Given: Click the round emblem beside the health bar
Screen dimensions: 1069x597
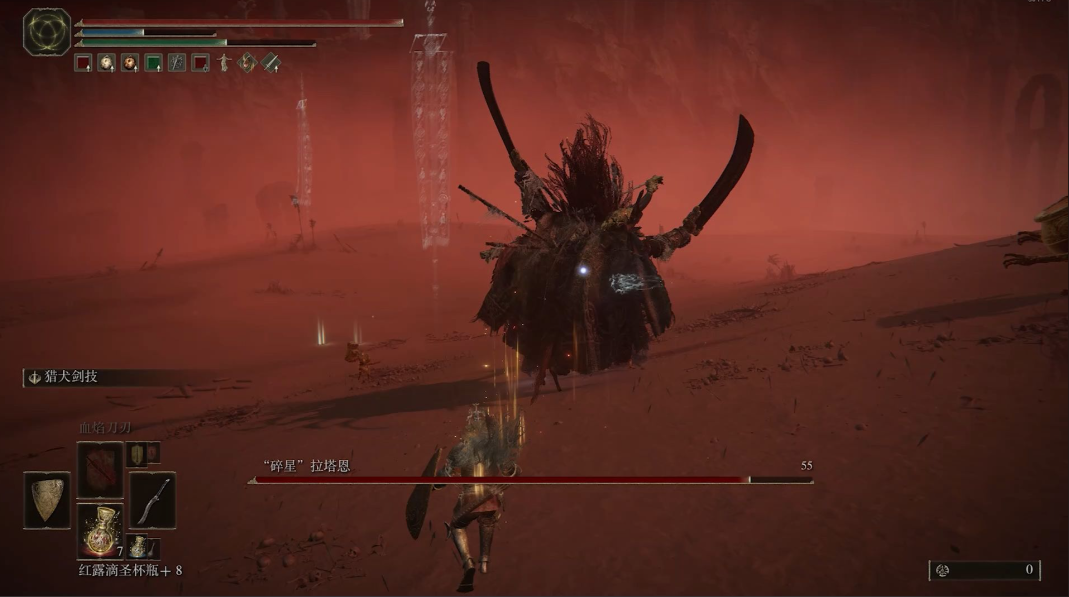Looking at the screenshot, I should [x=47, y=31].
